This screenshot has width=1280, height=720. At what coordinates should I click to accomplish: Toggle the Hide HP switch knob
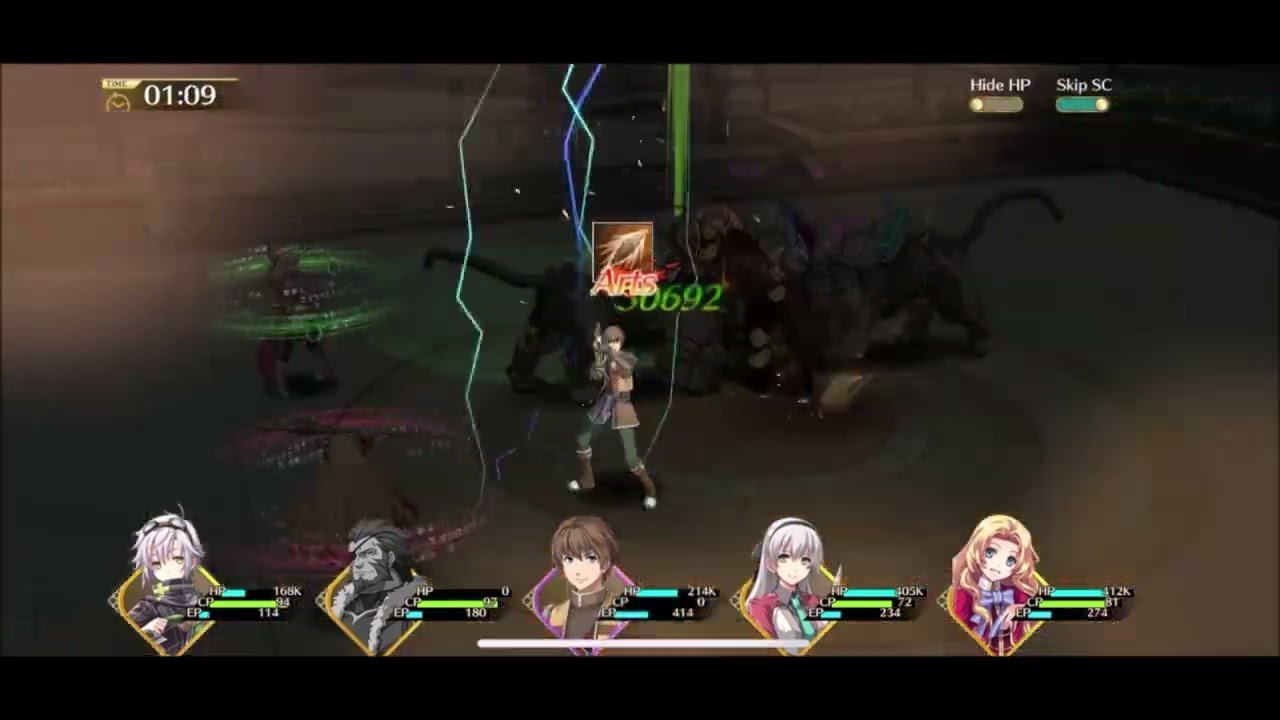click(978, 104)
